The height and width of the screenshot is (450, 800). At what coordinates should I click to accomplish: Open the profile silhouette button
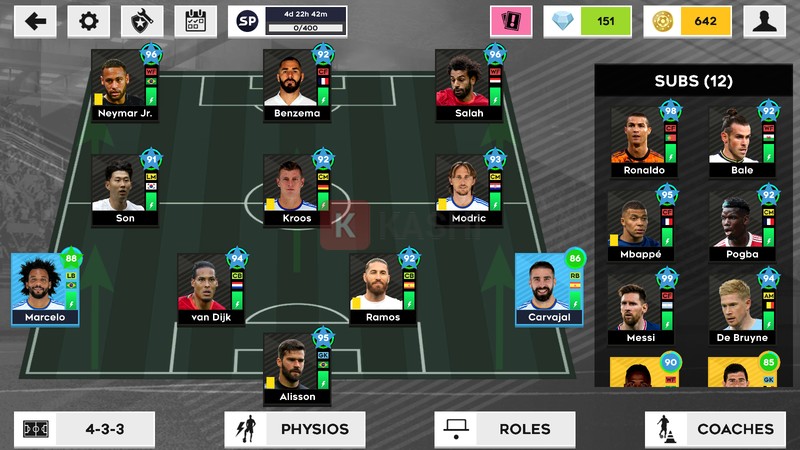[764, 21]
